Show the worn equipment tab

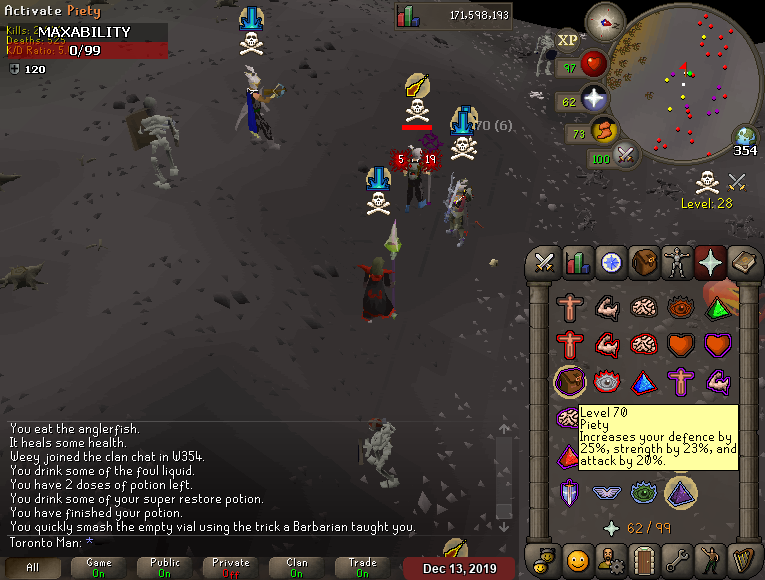pos(677,263)
